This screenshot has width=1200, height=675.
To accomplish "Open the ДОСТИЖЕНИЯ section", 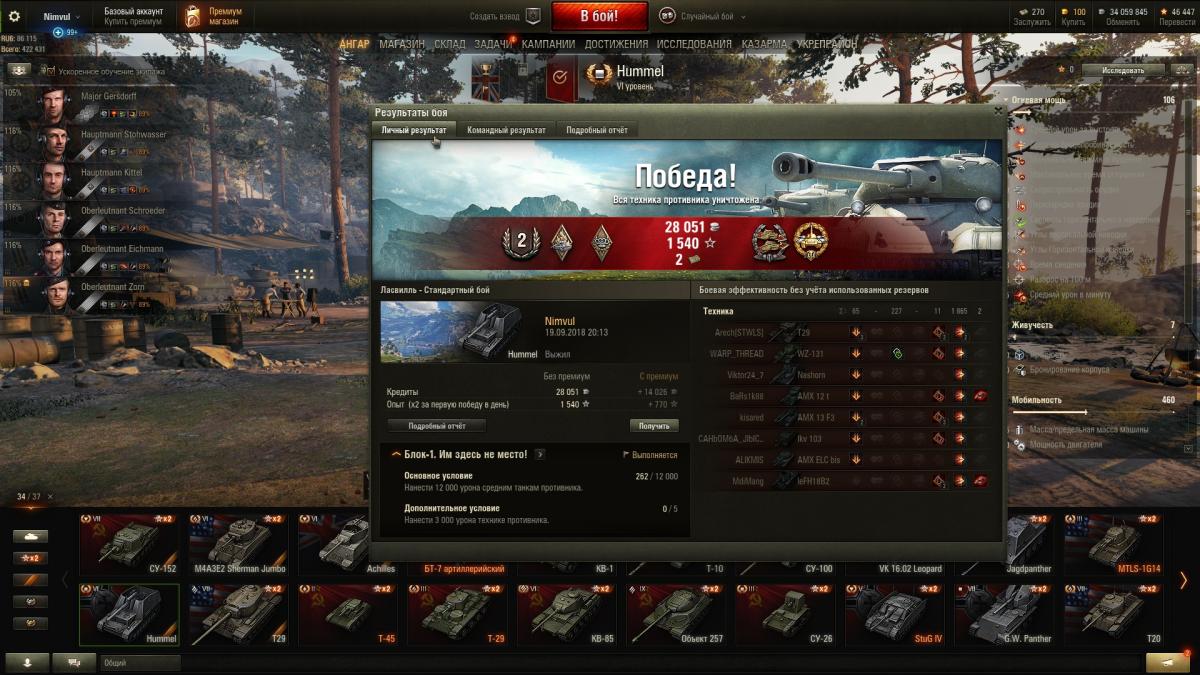I will [615, 44].
